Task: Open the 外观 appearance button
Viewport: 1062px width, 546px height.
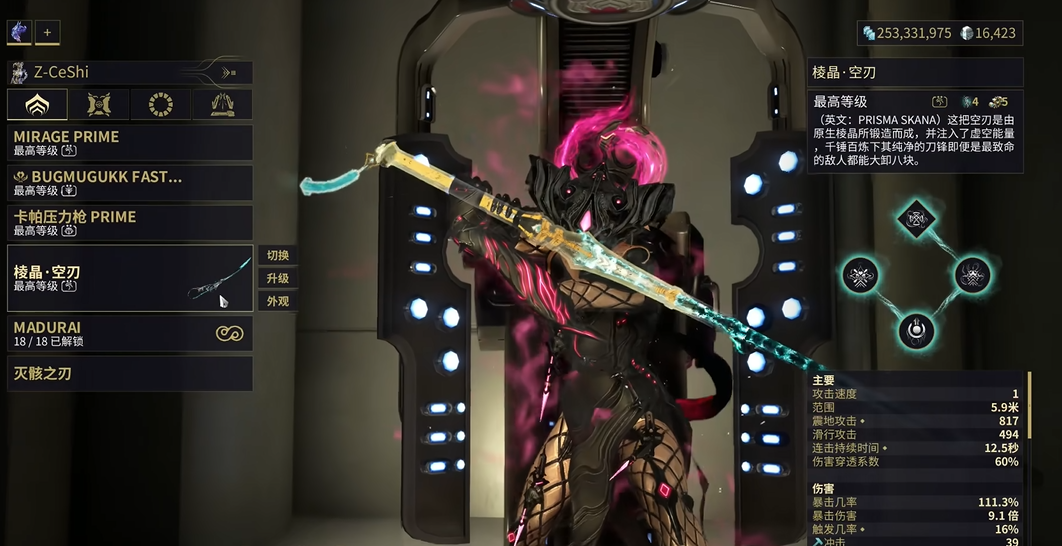Action: point(278,301)
